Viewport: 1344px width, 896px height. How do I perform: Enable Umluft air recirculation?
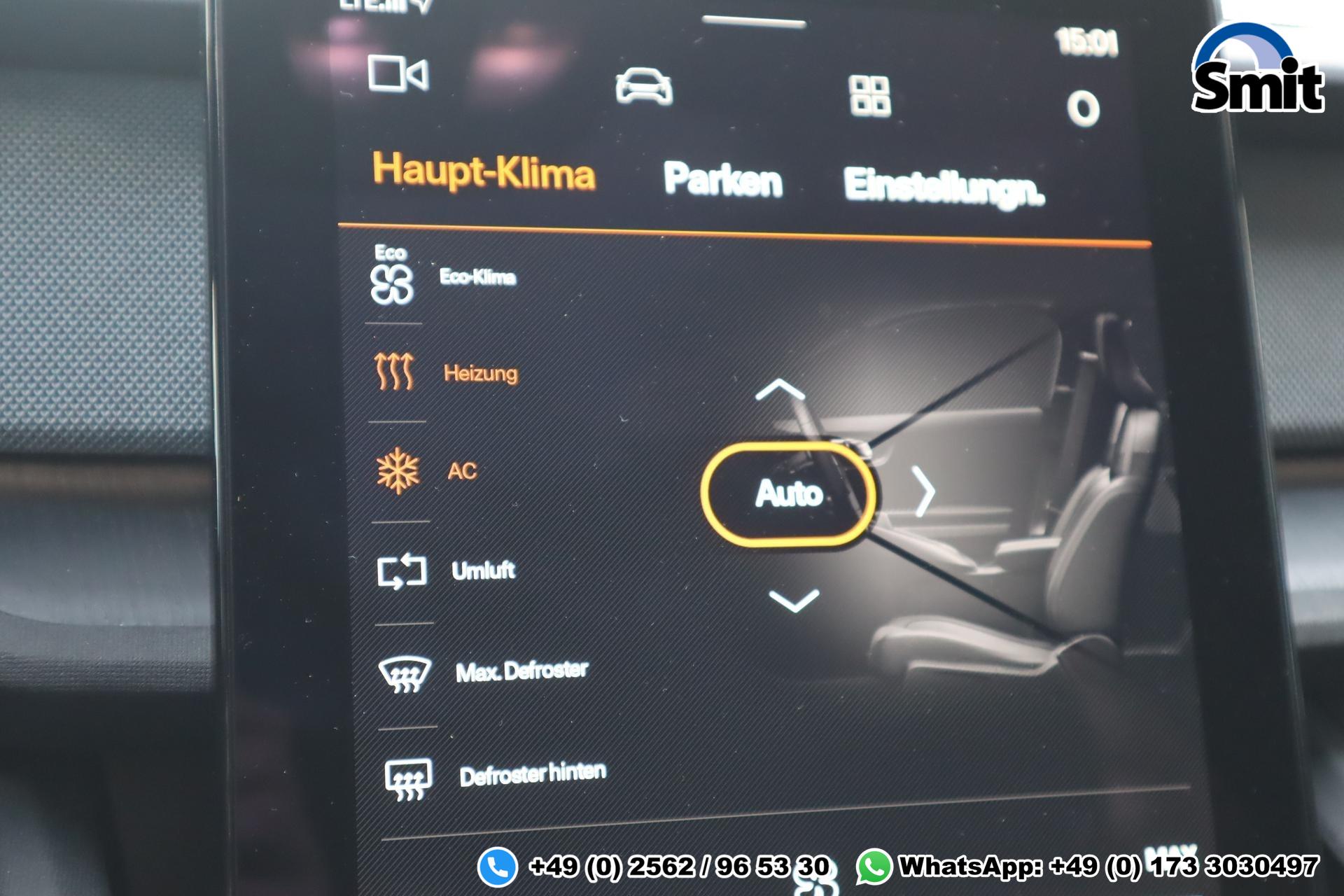446,570
